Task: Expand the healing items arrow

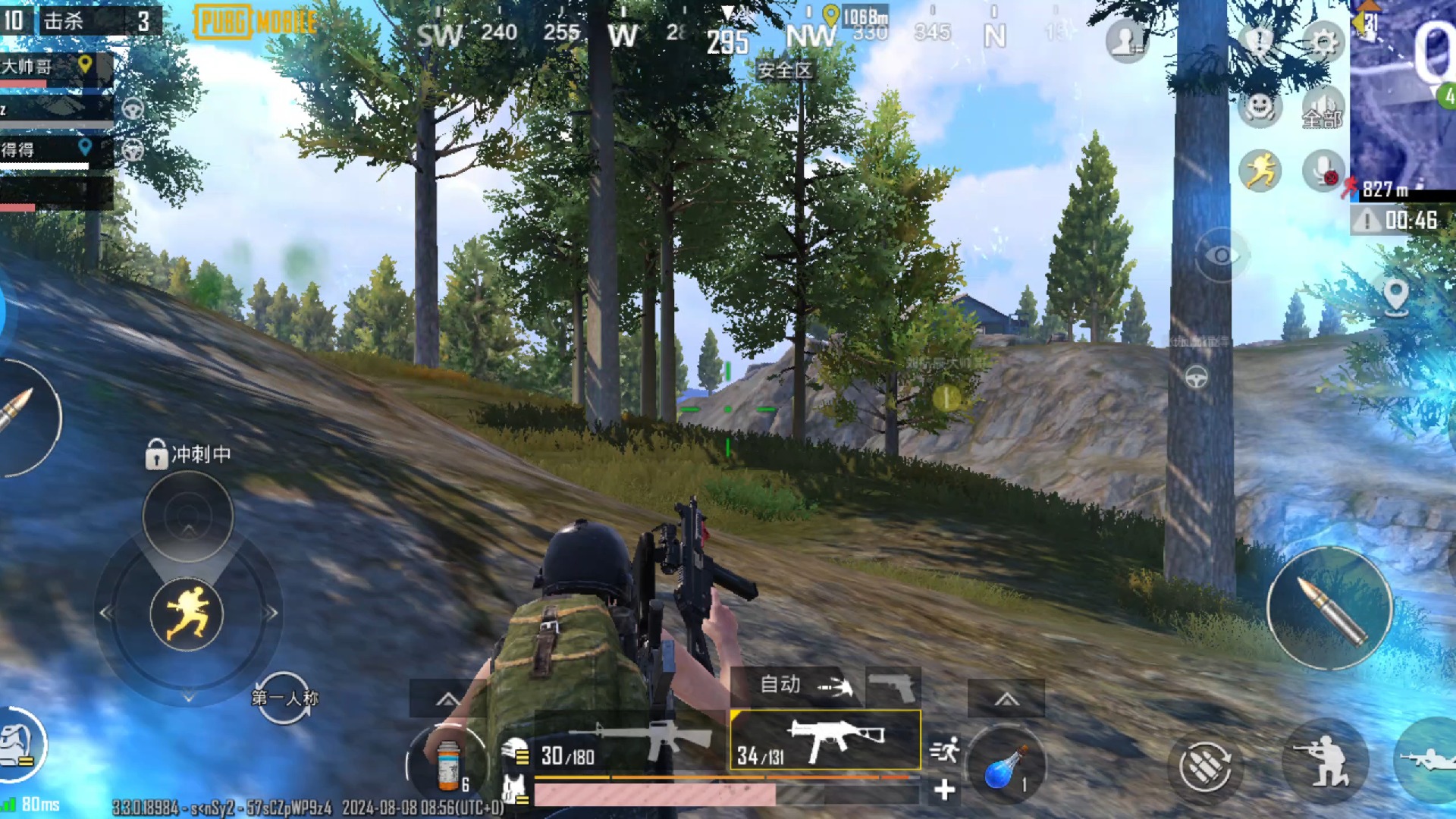Action: click(447, 698)
